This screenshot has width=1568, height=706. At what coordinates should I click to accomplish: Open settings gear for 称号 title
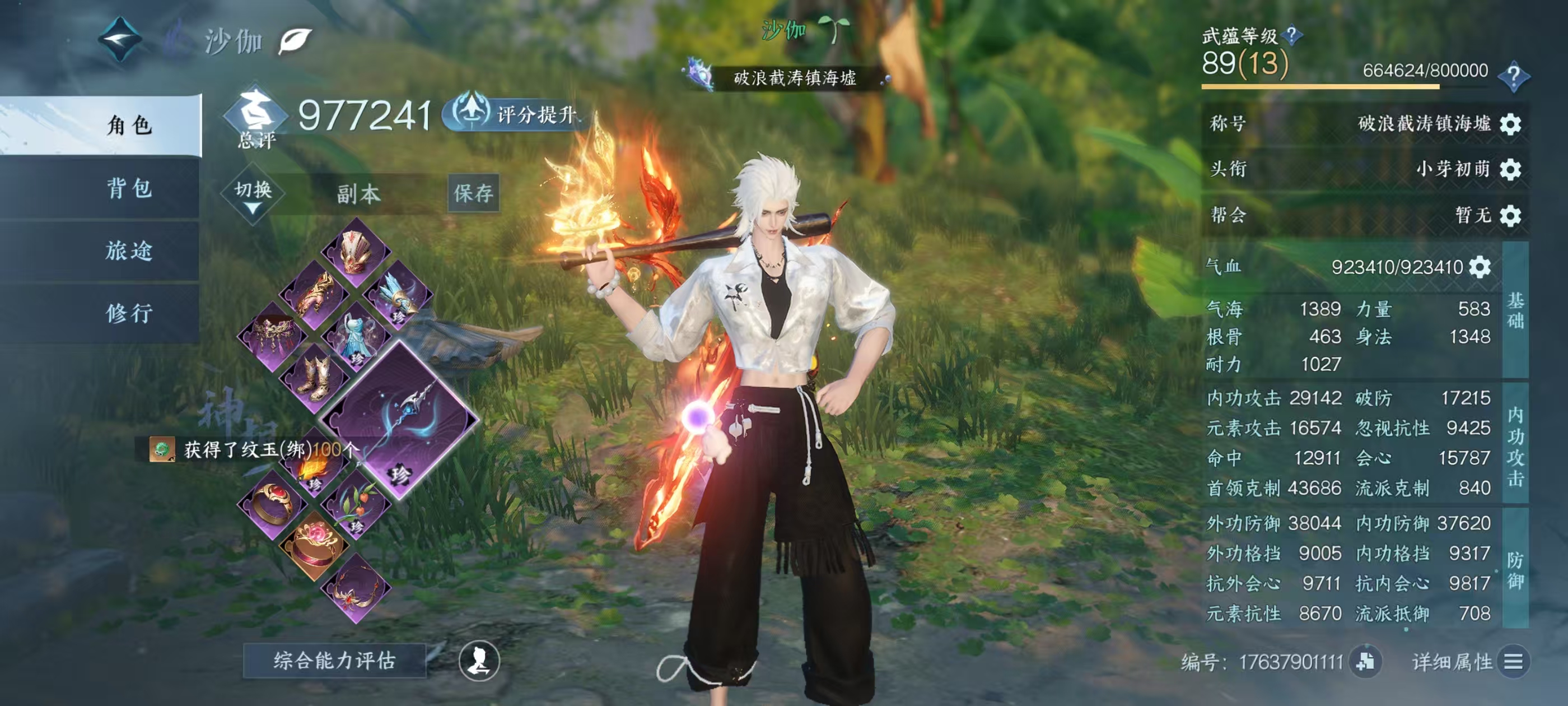click(x=1511, y=124)
